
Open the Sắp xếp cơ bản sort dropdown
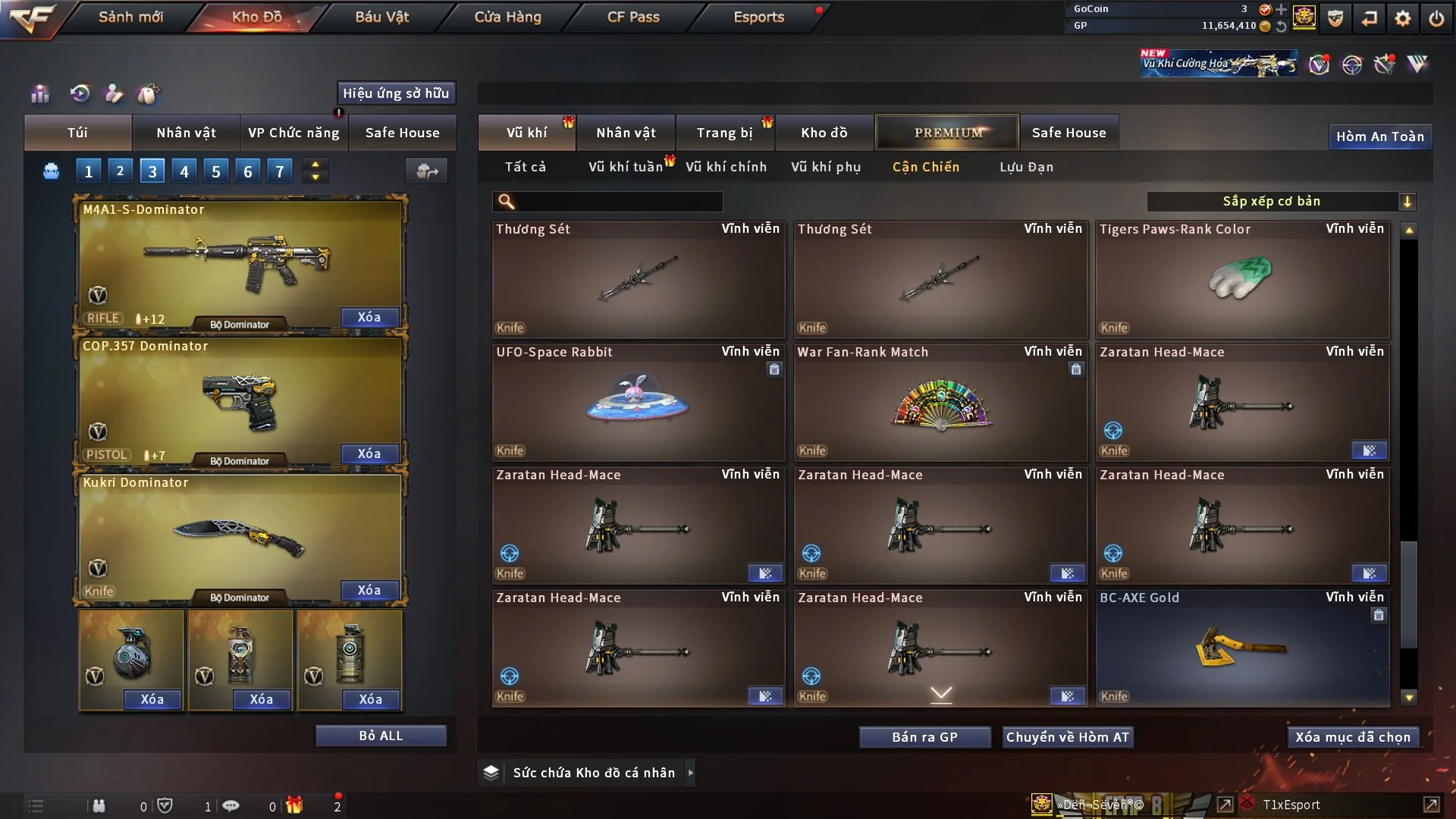coord(1281,202)
